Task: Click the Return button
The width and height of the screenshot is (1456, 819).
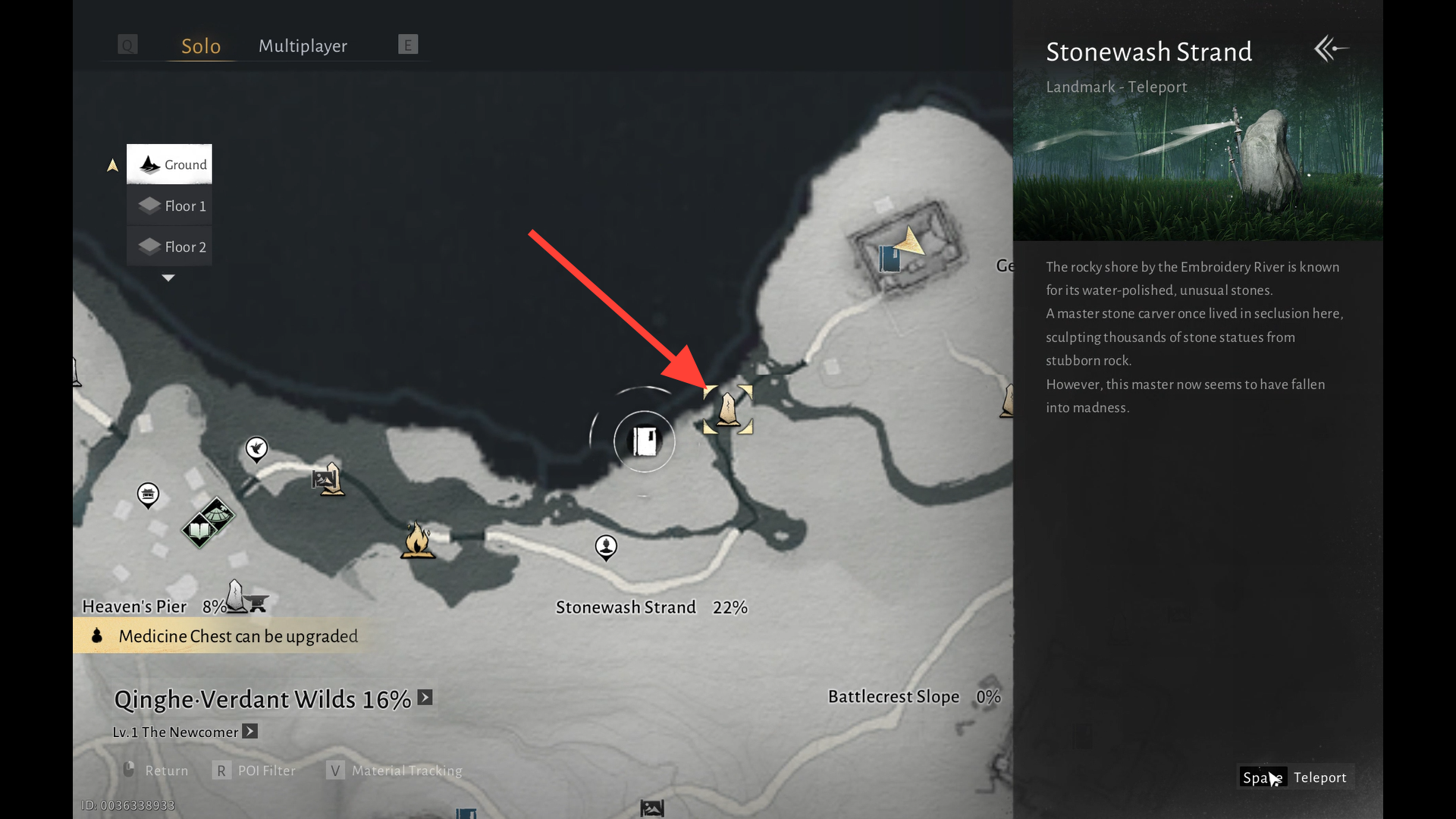Action: coord(155,770)
